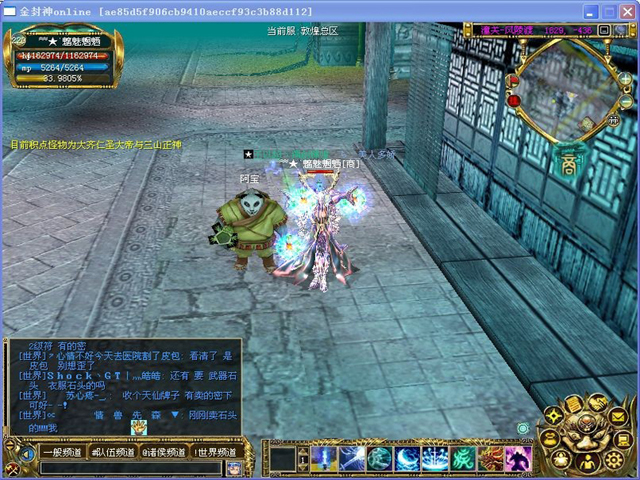Screen dimensions: 640x480
Task: Activate the red dragon skill
Action: (x=491, y=458)
